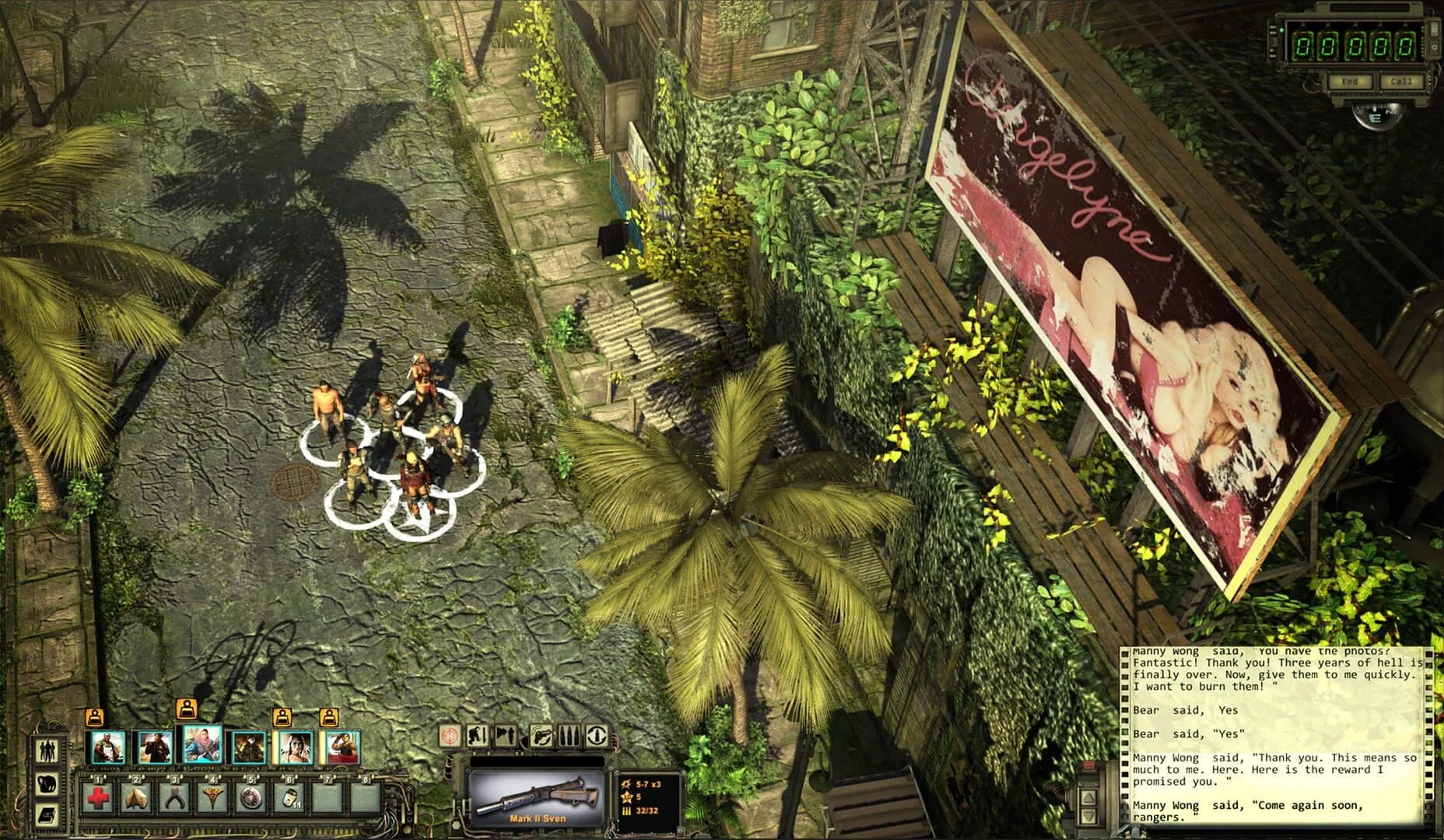
Task: Click the health bar under the second ranger portrait
Action: [156, 768]
